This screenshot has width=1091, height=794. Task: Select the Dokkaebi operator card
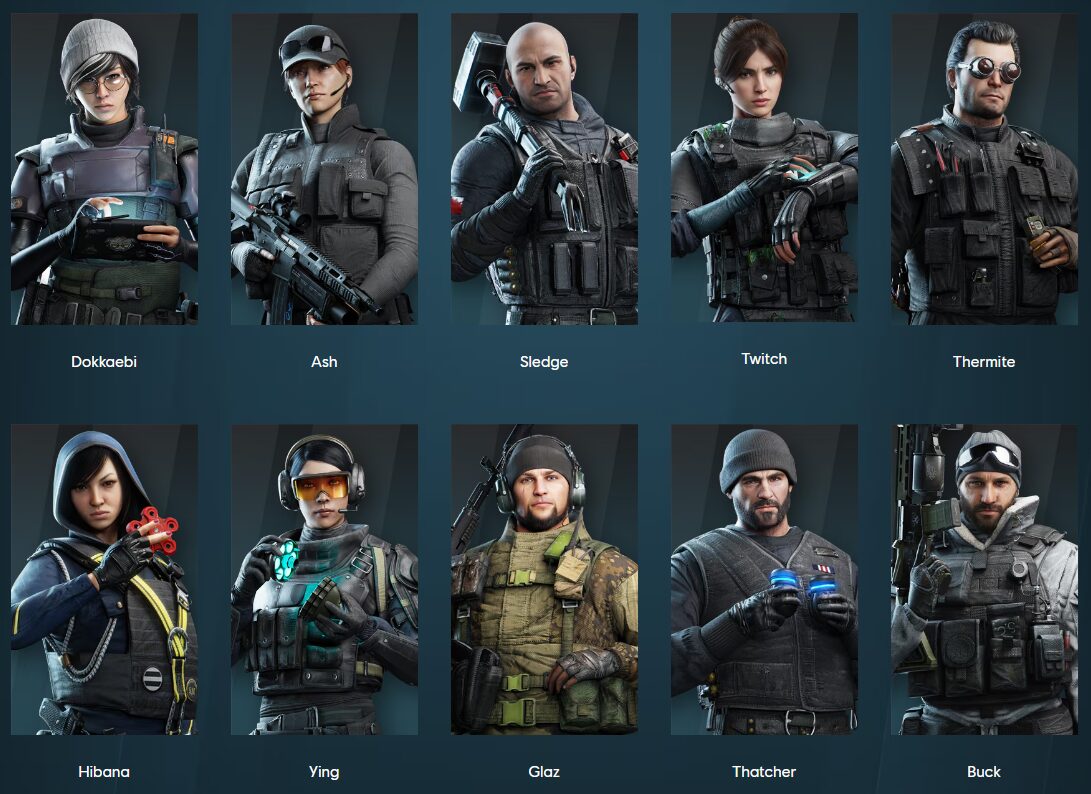[x=104, y=169]
